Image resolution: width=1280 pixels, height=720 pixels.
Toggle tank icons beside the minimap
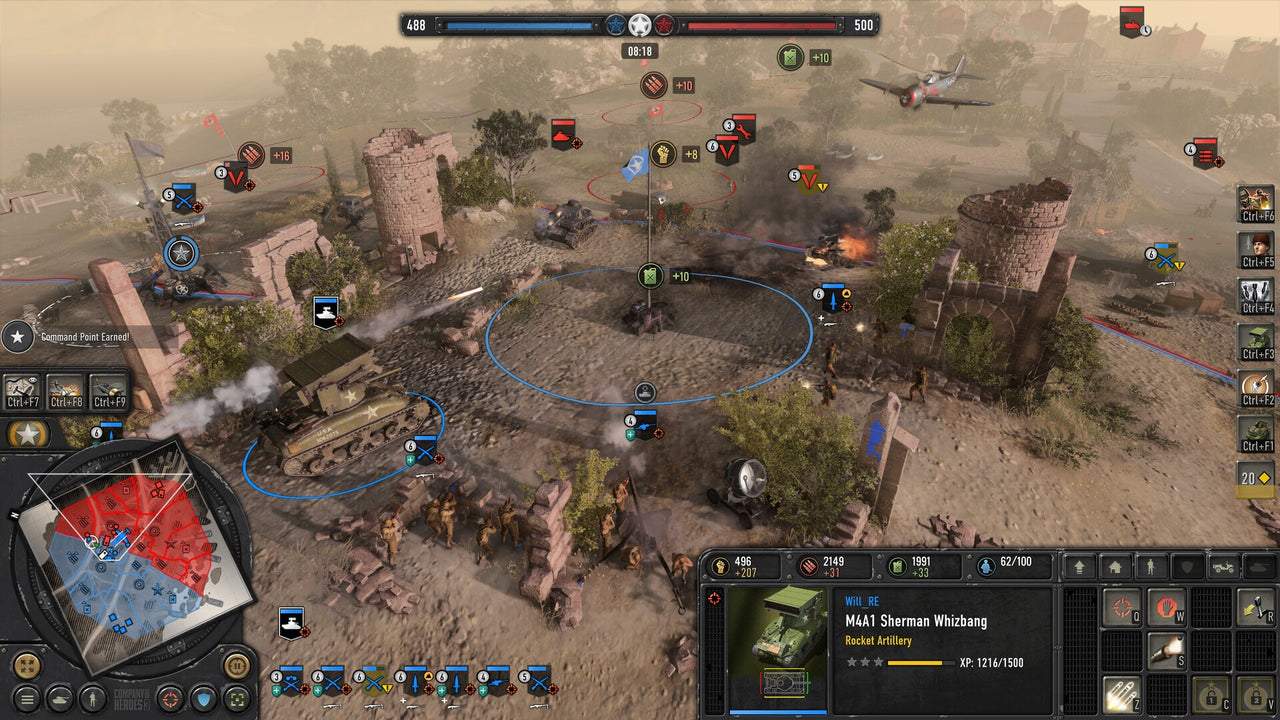click(59, 699)
